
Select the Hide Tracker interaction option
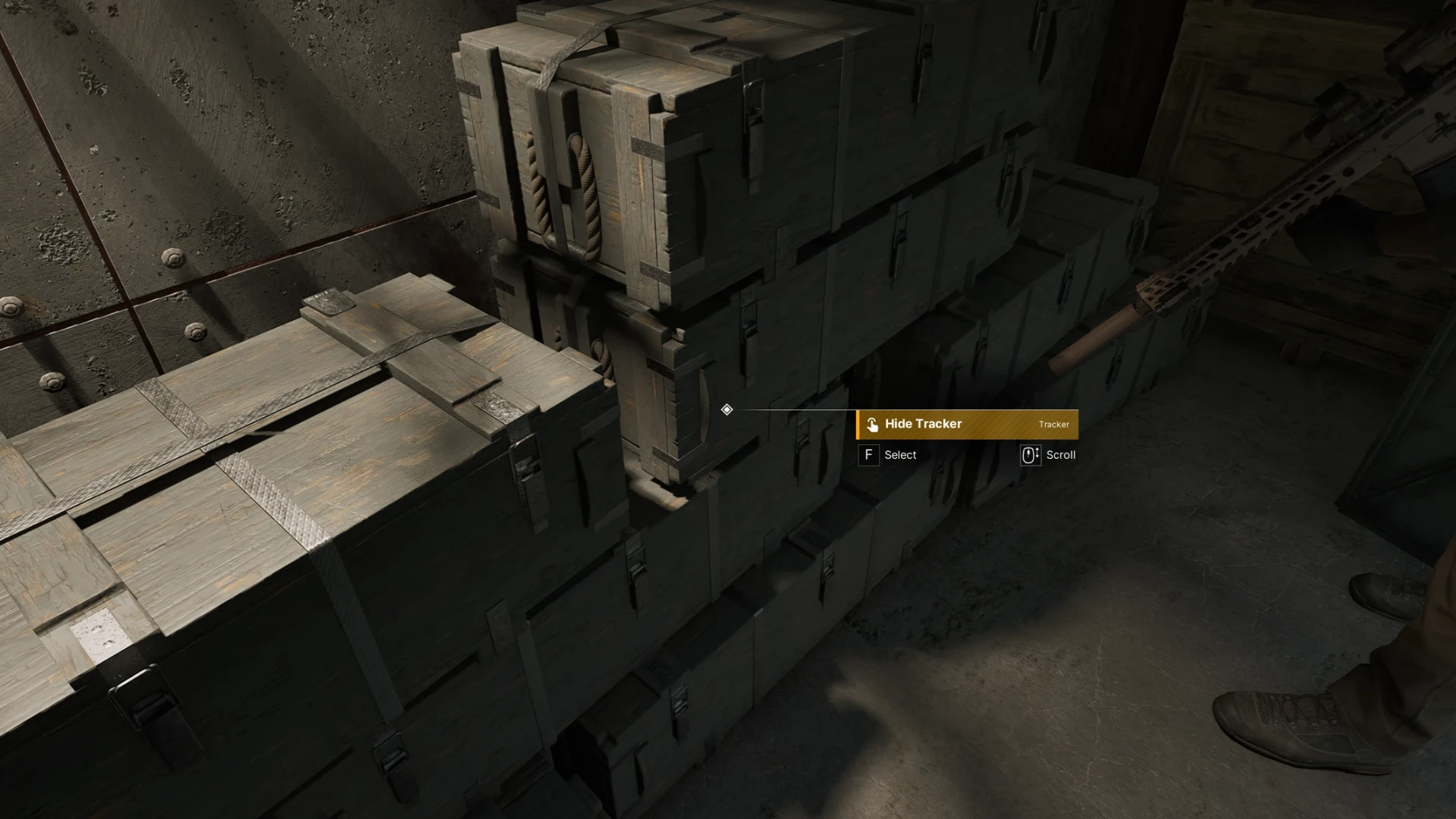967,425
